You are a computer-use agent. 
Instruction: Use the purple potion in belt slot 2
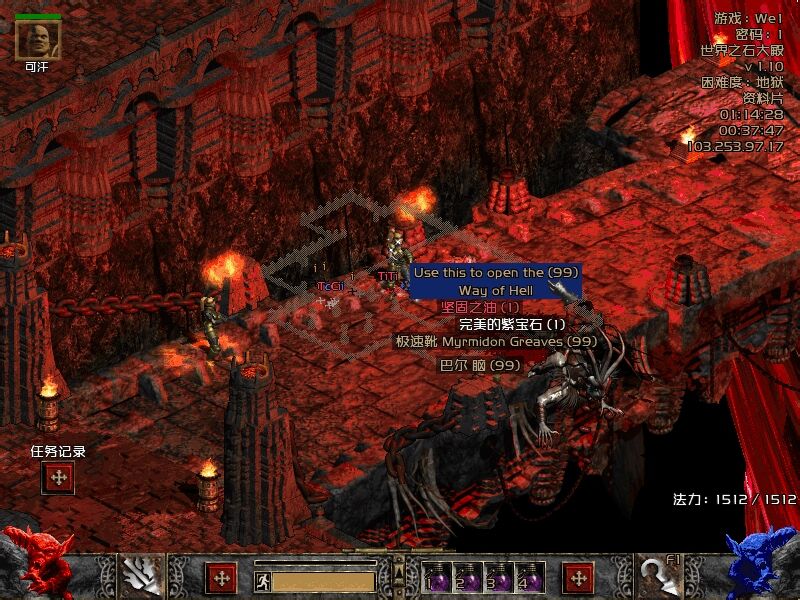(467, 577)
